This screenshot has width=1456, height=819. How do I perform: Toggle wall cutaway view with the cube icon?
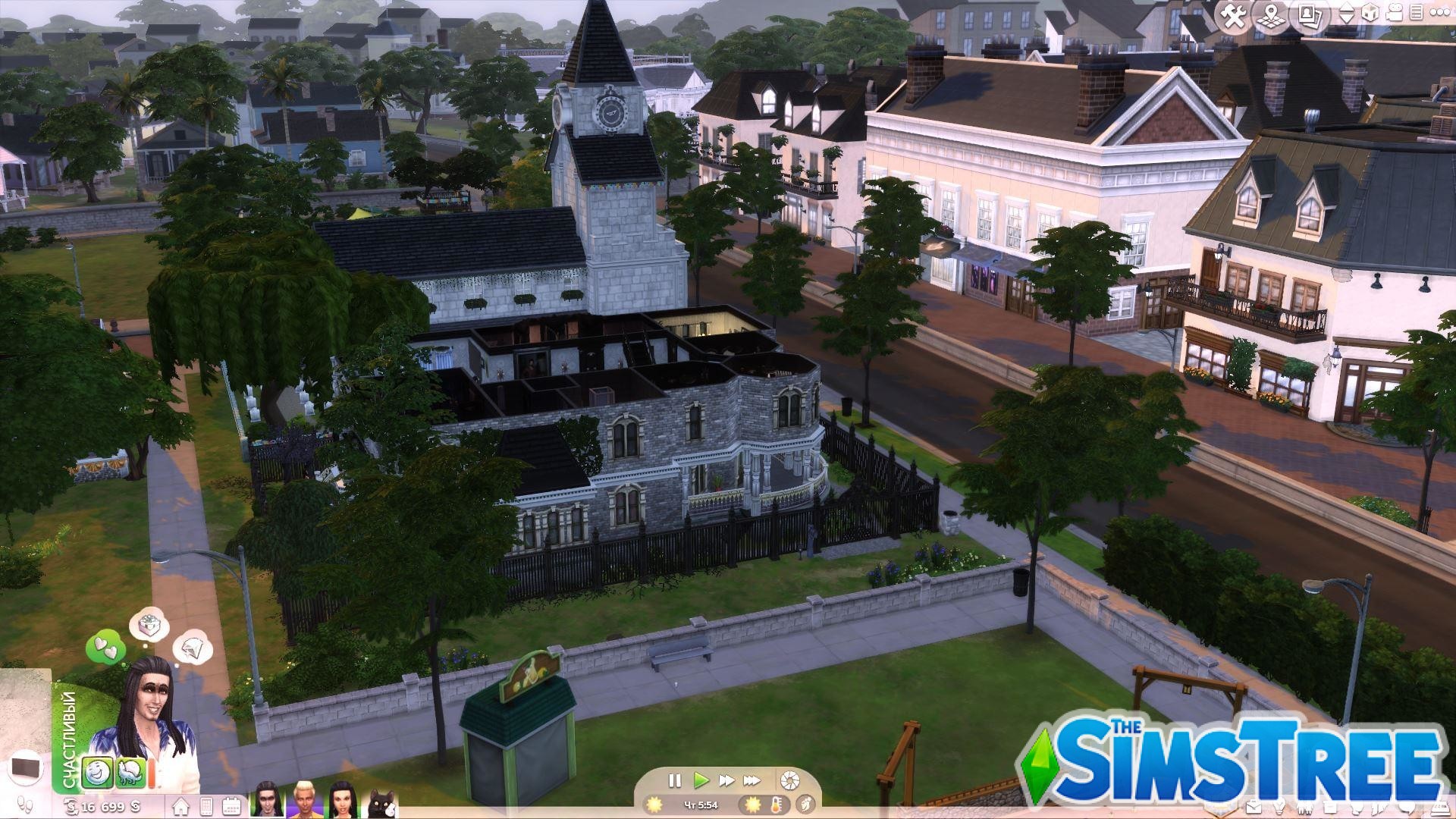tap(1370, 12)
